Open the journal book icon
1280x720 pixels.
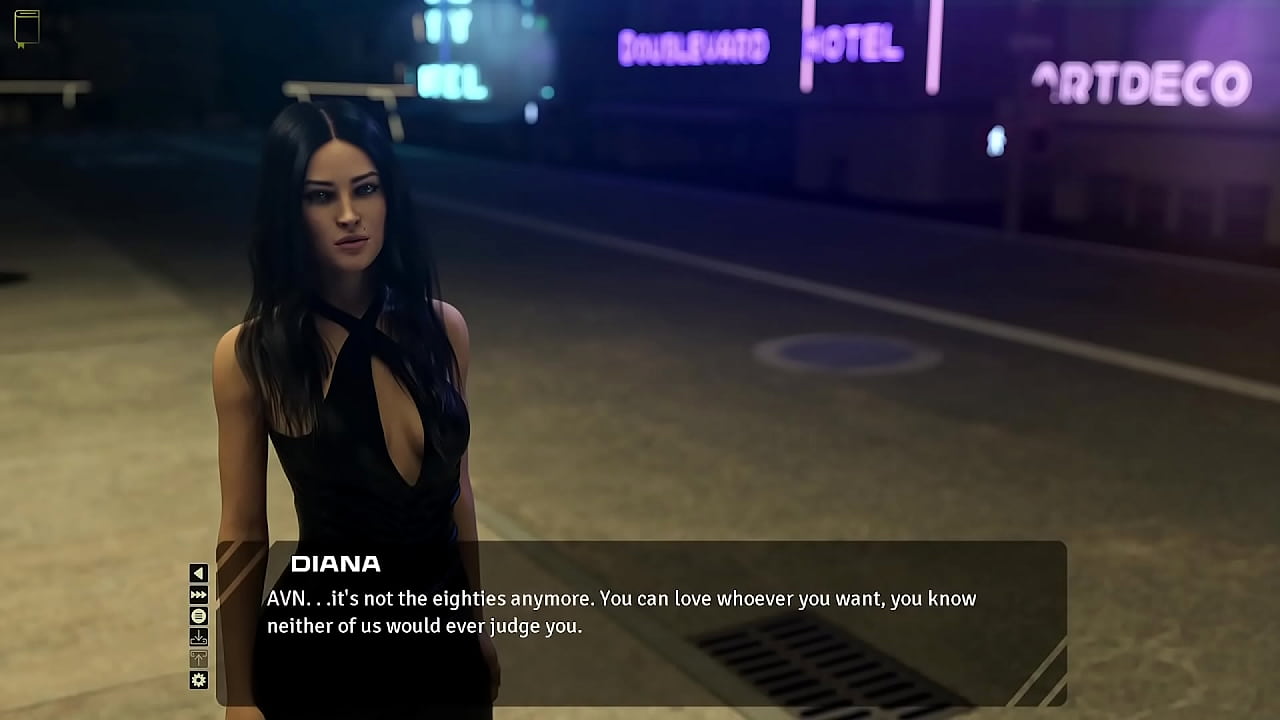(27, 28)
